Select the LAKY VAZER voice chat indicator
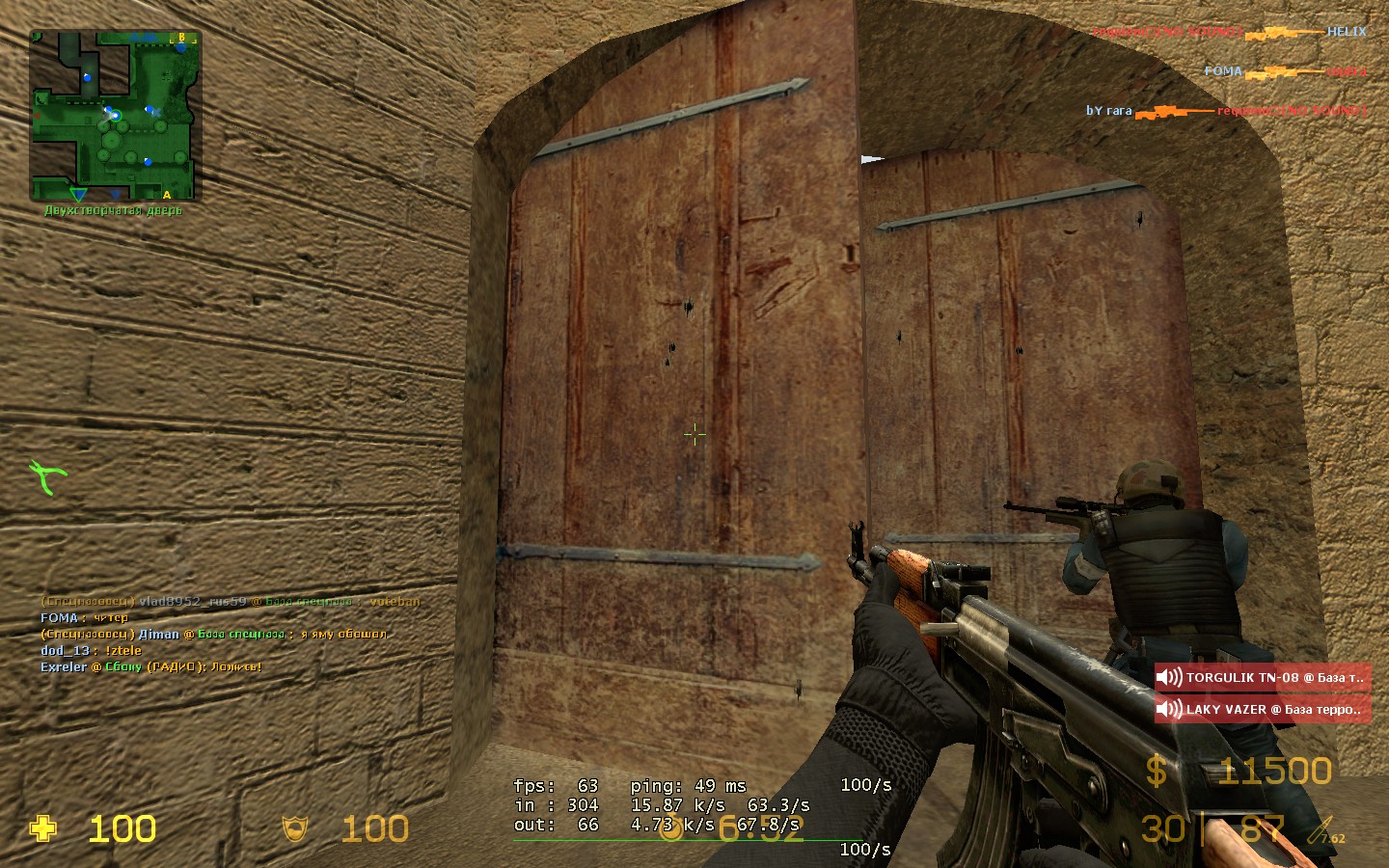The image size is (1389, 868). tap(1263, 710)
